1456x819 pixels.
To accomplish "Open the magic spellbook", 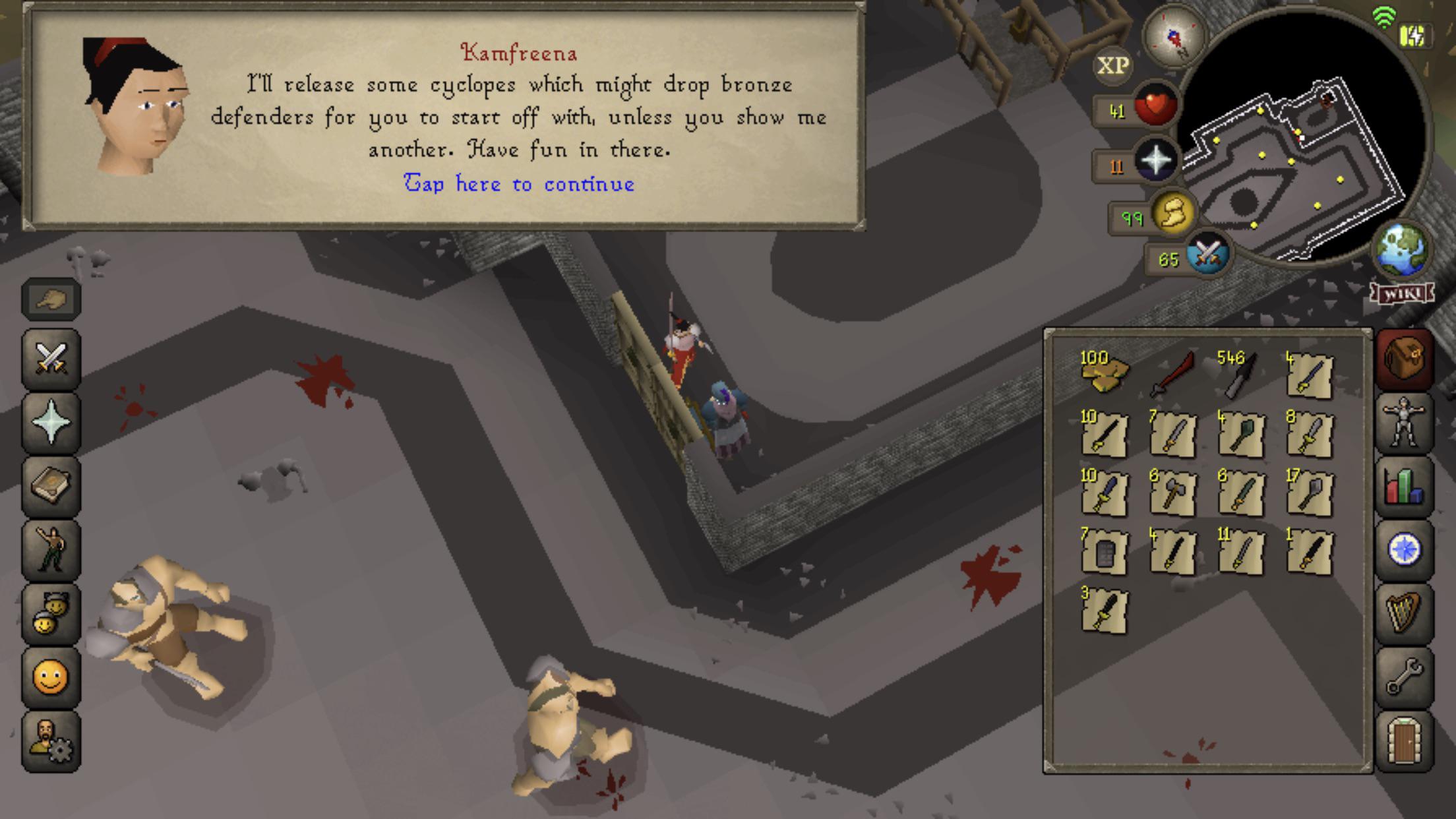I will [x=49, y=485].
